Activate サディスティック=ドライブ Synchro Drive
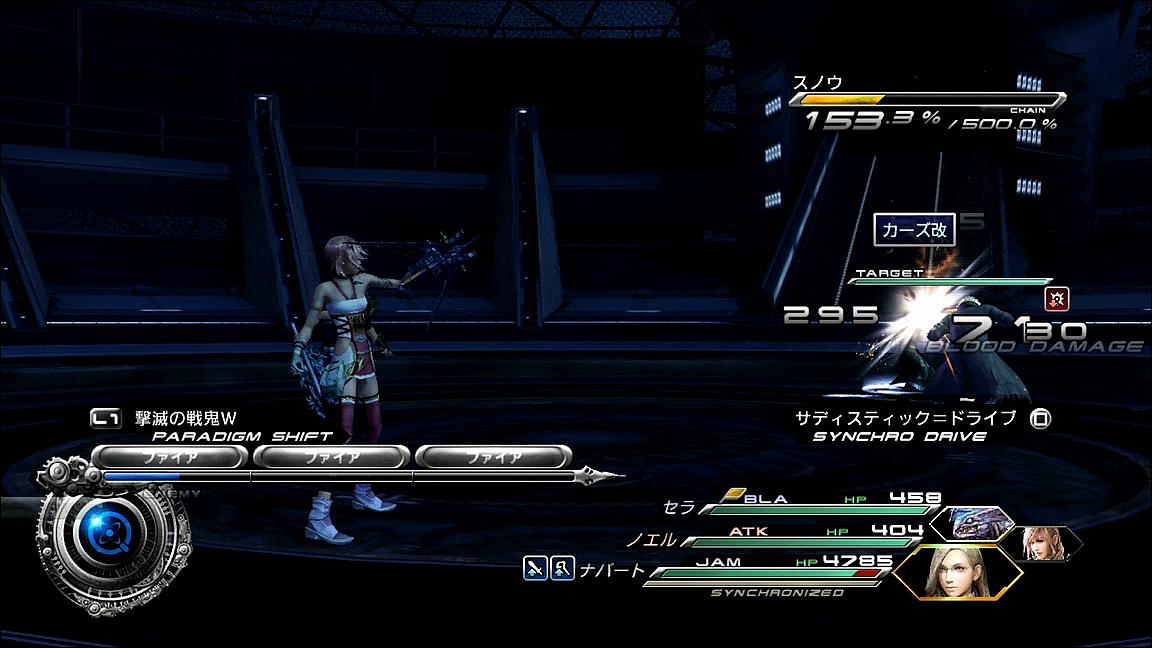 pyautogui.click(x=918, y=418)
